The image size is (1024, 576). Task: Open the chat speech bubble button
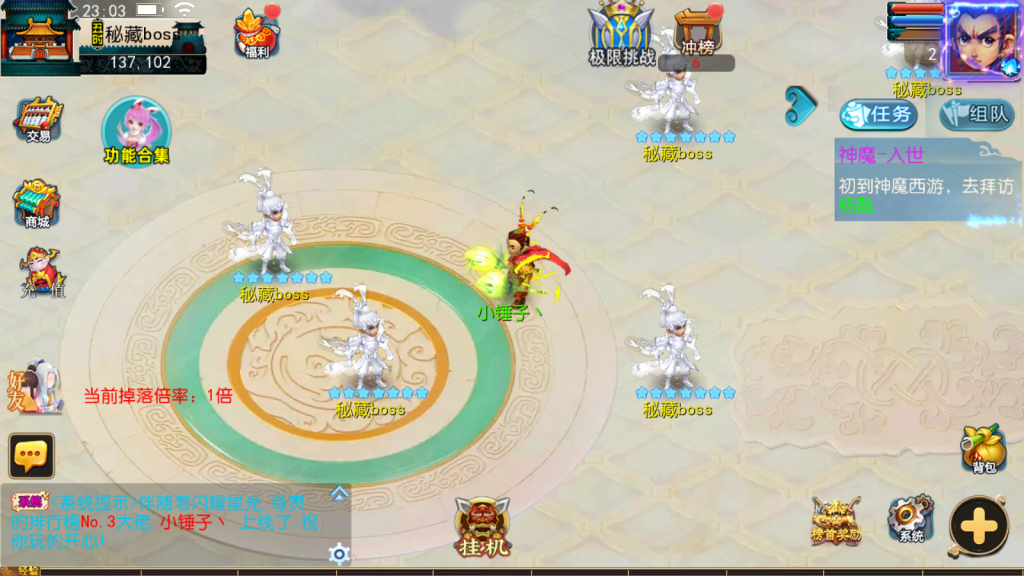point(31,456)
